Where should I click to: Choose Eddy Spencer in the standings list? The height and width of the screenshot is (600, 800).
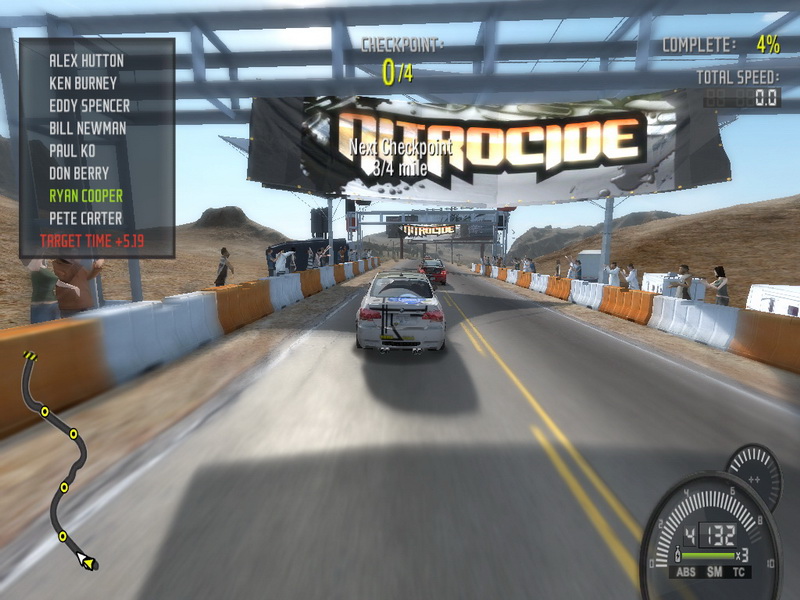(89, 105)
